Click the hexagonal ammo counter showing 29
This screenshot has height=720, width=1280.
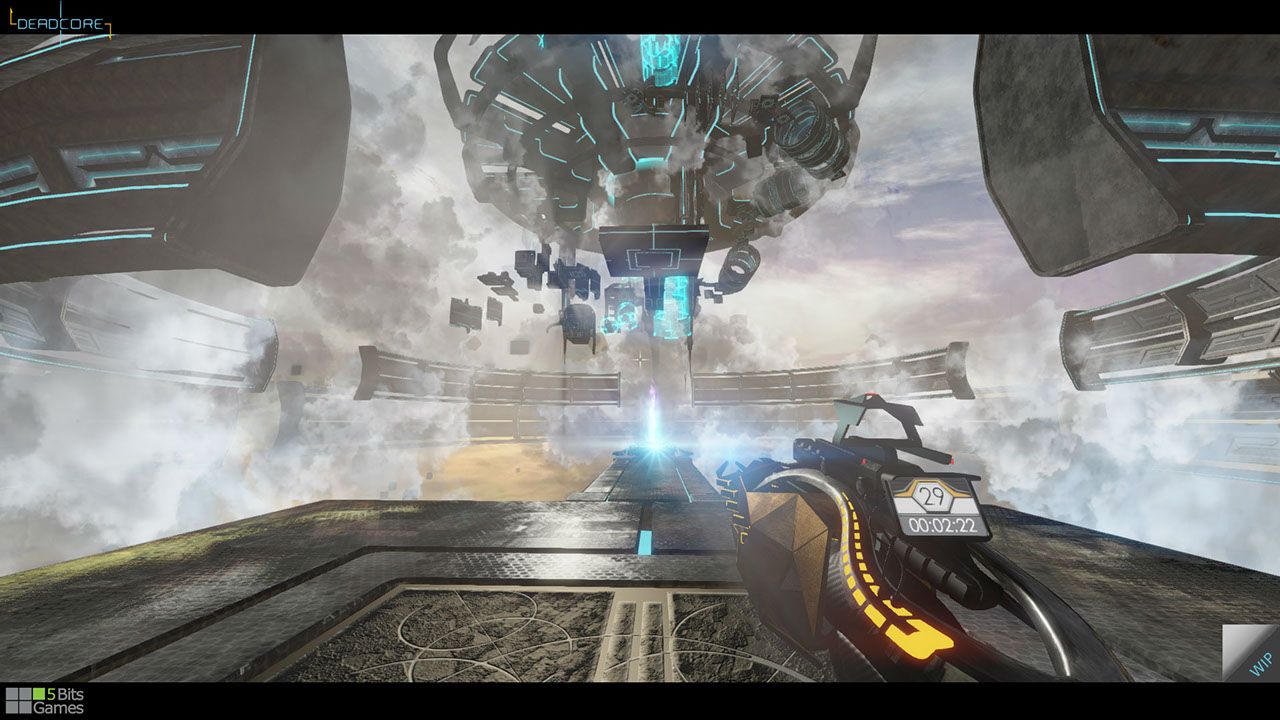(930, 496)
